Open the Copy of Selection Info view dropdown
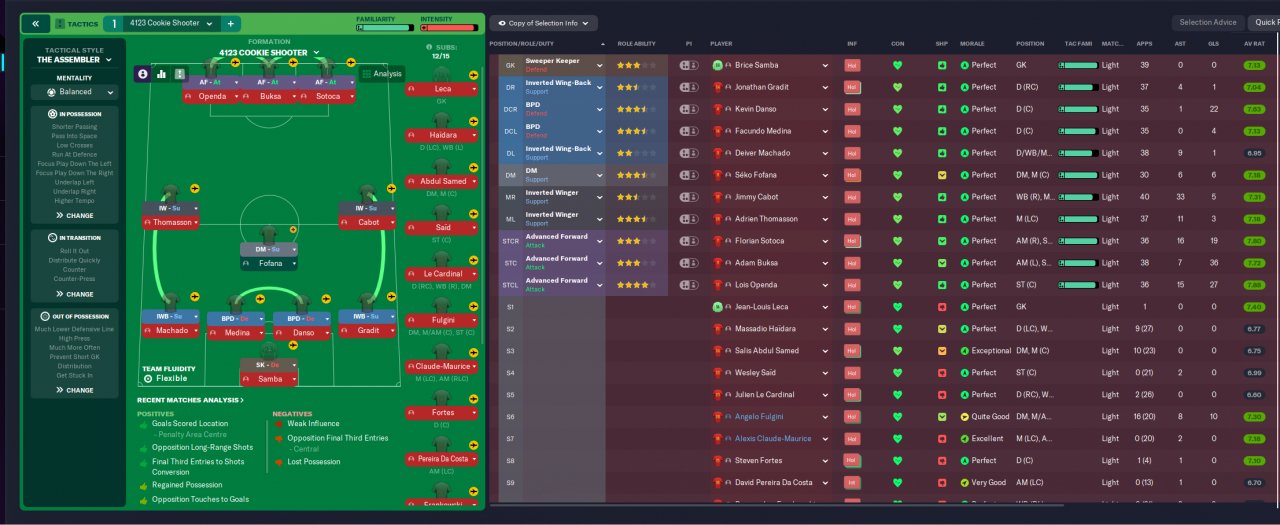Screen dimensions: 1280x525 click(543, 23)
